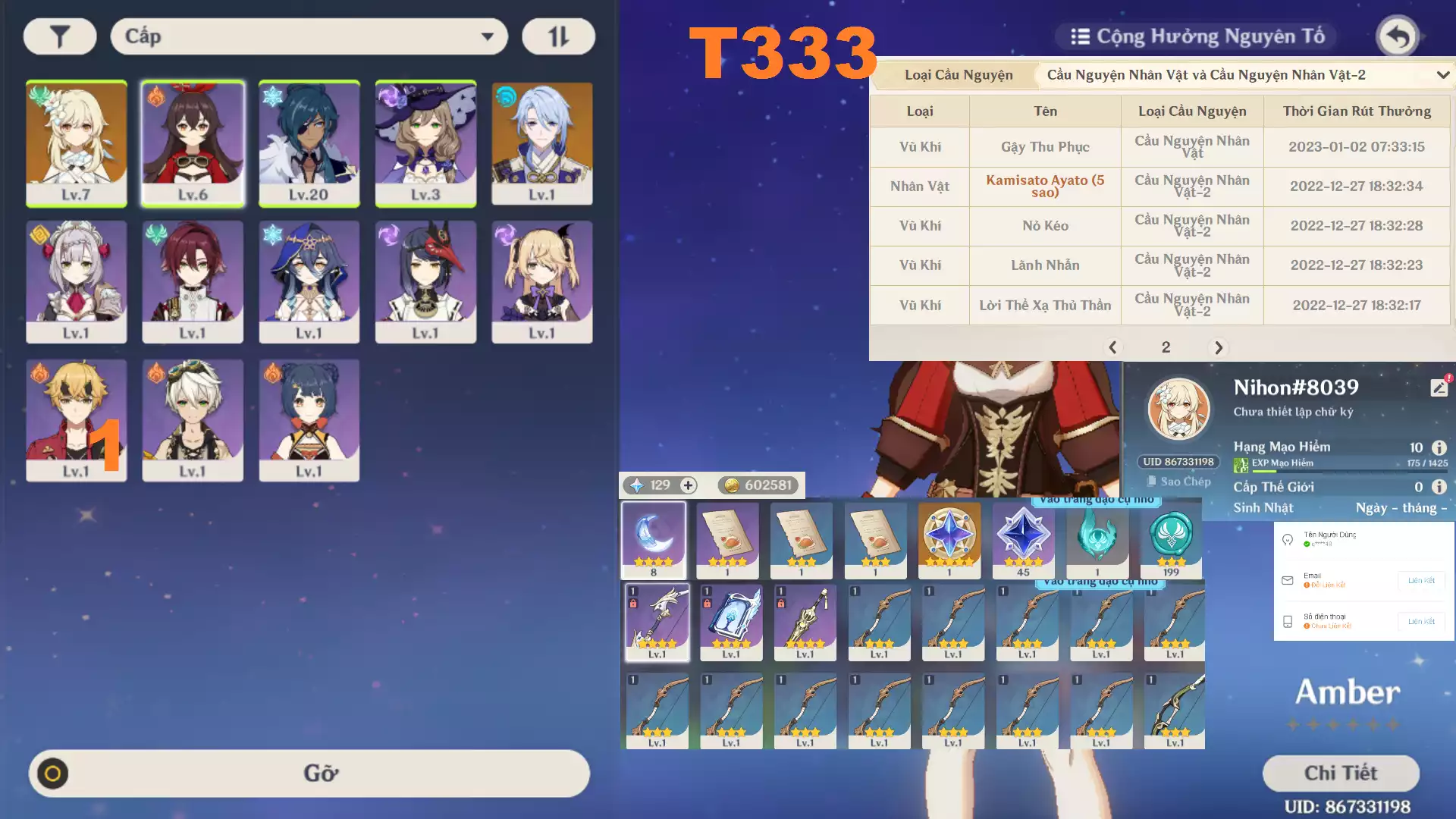The width and height of the screenshot is (1456, 819).
Task: Open the info icon beside Hạng Mạo Hiểm
Action: click(x=1439, y=447)
